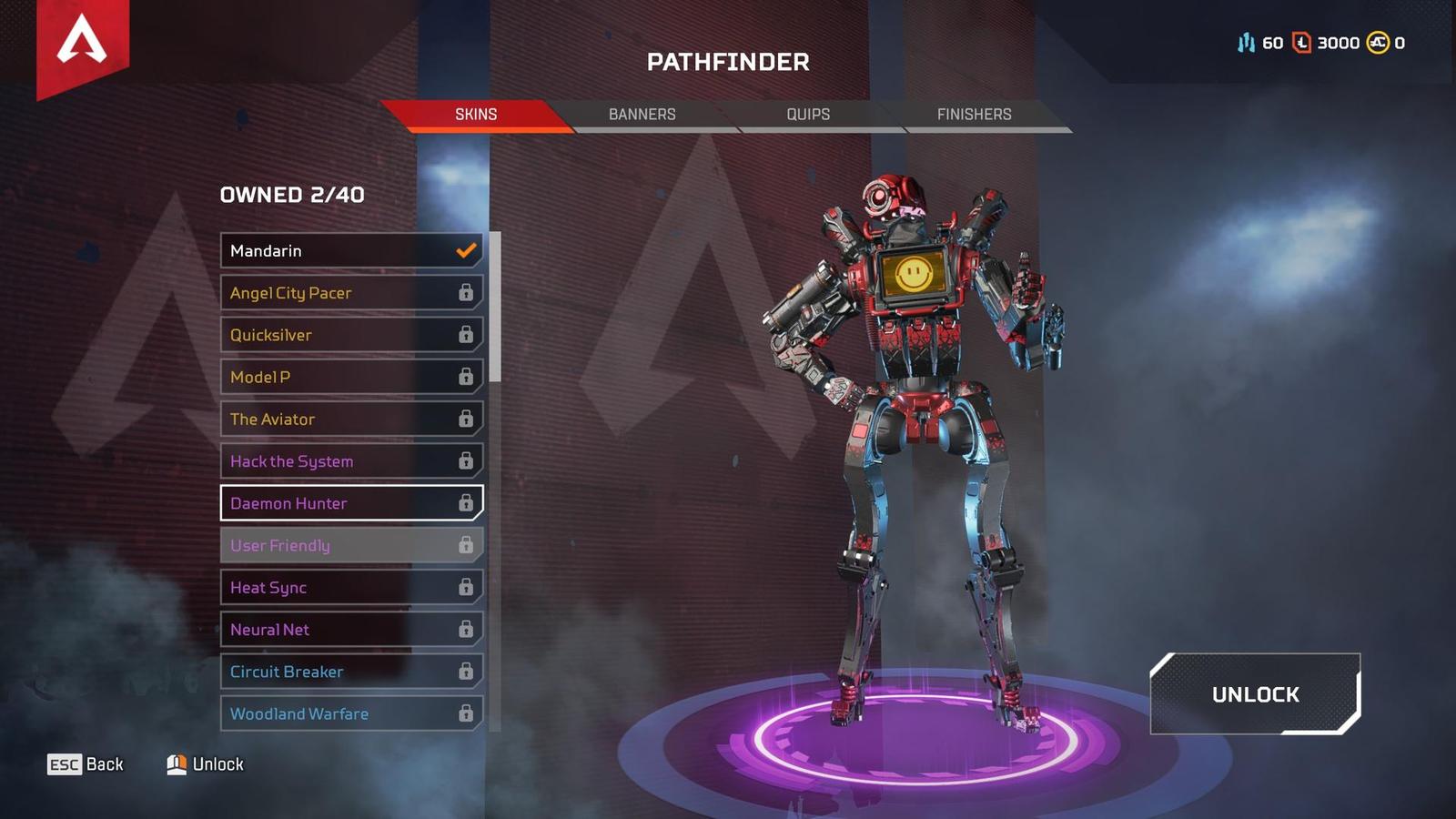Choose the Woodland Warfare skin

coord(351,713)
